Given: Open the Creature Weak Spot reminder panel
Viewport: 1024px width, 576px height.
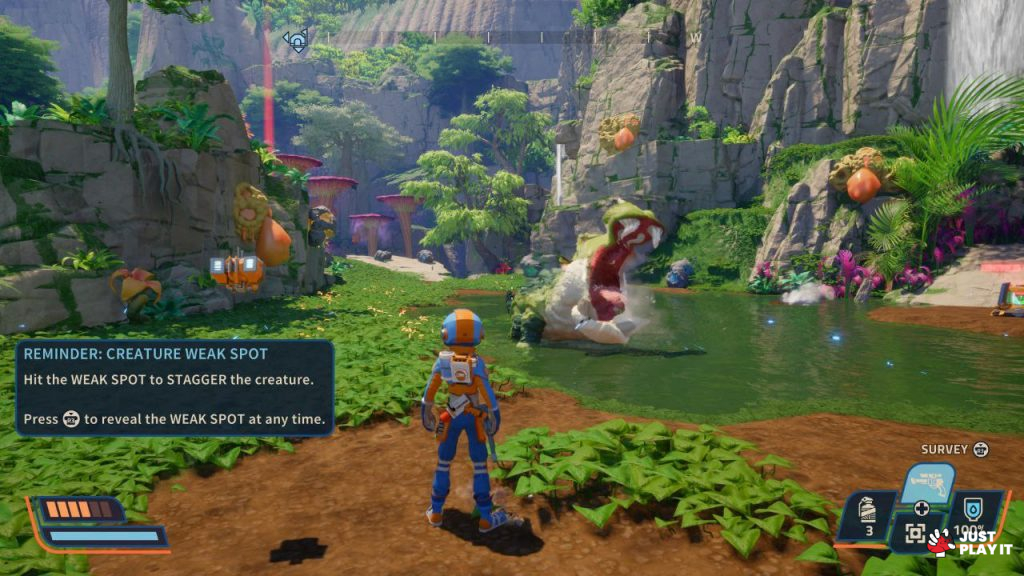Looking at the screenshot, I should [174, 387].
